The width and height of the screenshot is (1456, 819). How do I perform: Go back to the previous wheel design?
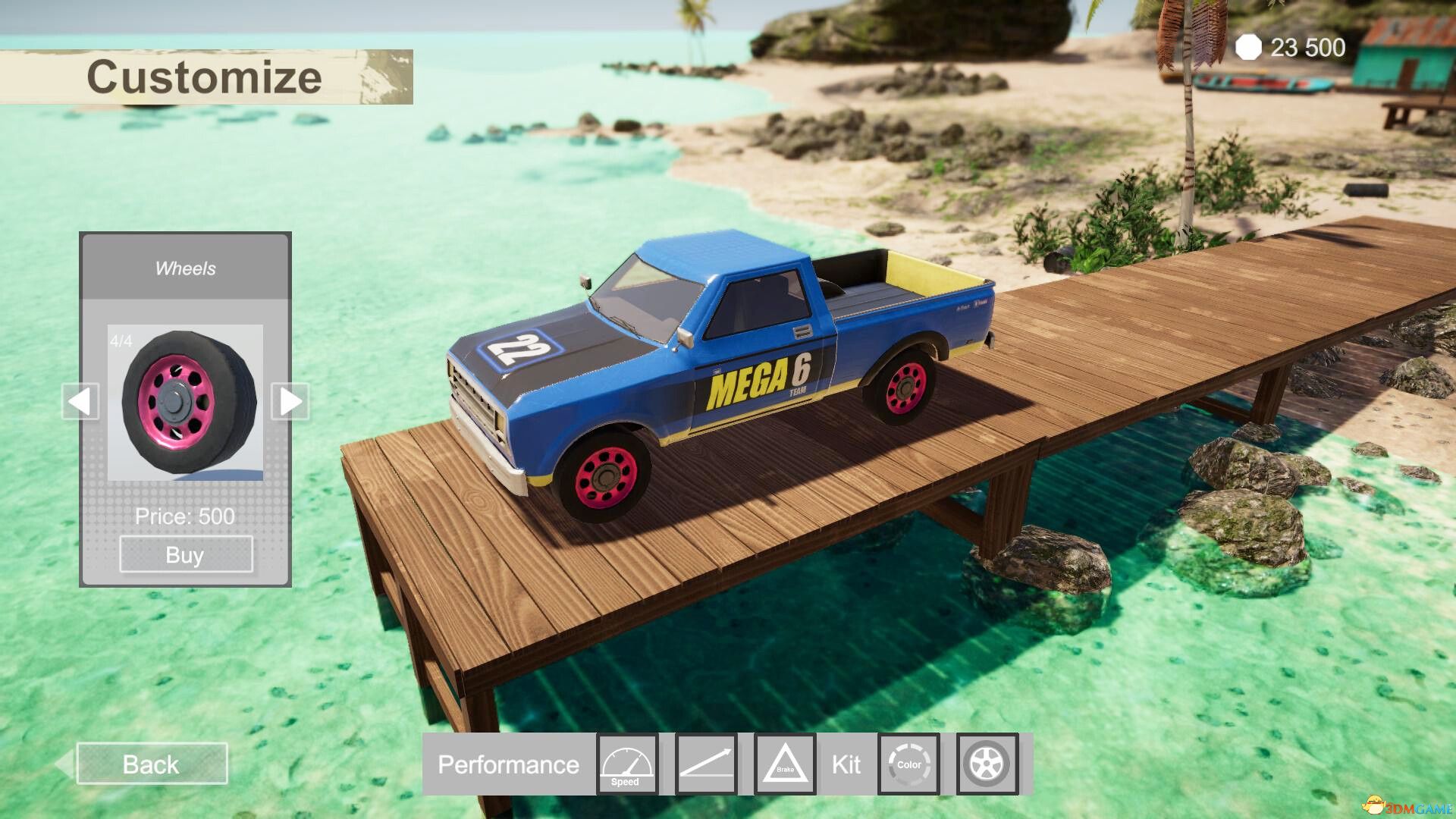point(80,401)
